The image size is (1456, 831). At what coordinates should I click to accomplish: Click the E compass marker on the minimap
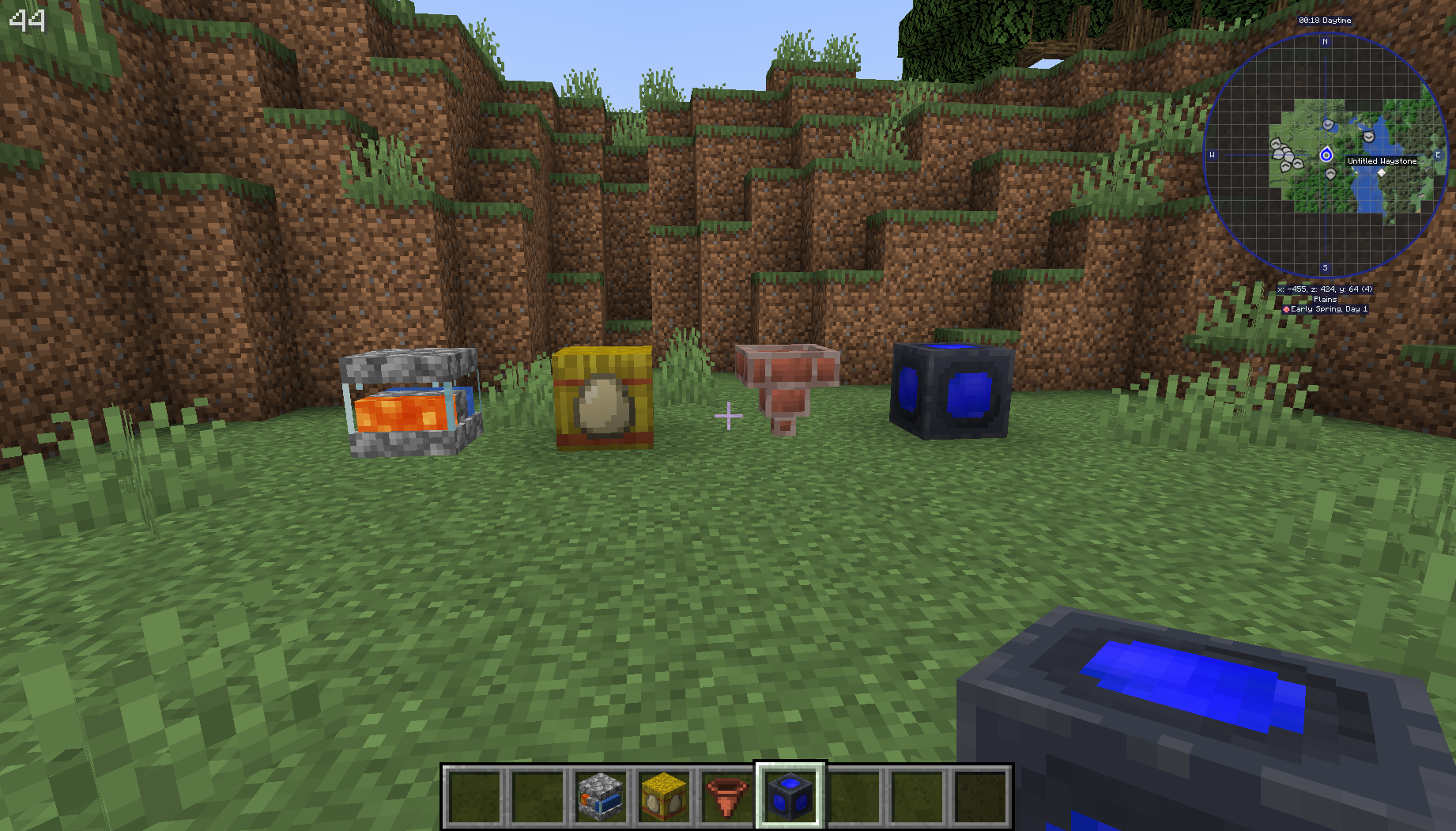click(1438, 155)
